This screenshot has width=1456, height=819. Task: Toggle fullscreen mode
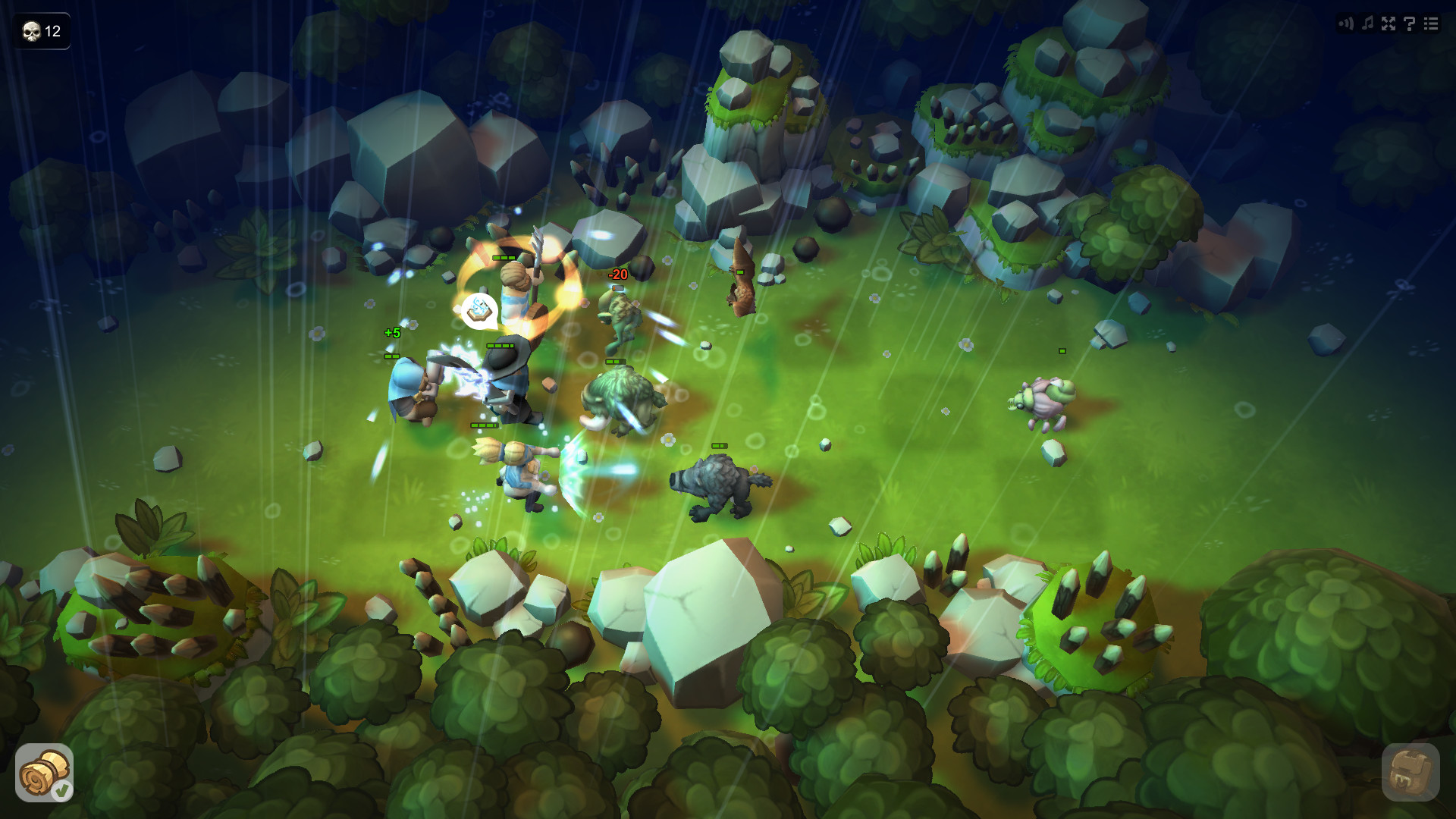click(x=1388, y=23)
